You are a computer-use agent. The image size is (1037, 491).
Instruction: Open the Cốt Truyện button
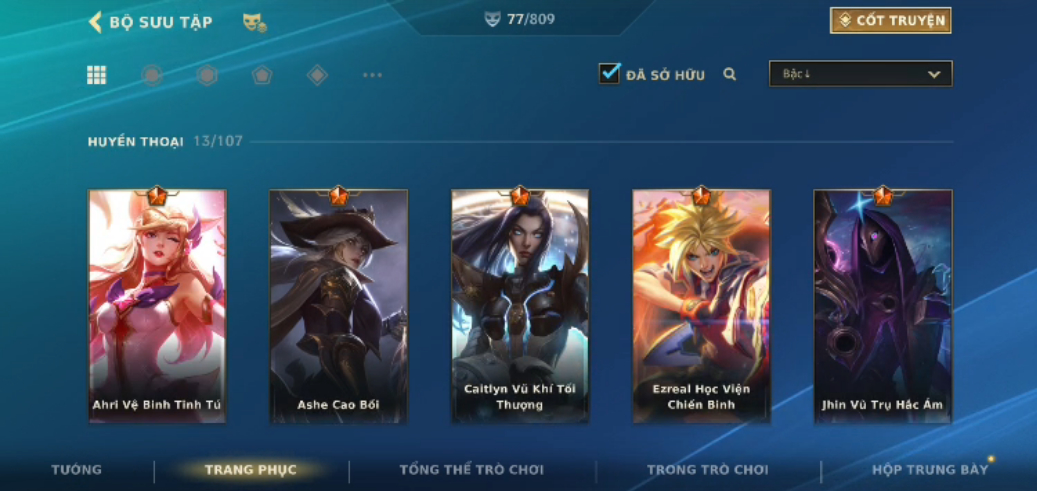(x=890, y=20)
